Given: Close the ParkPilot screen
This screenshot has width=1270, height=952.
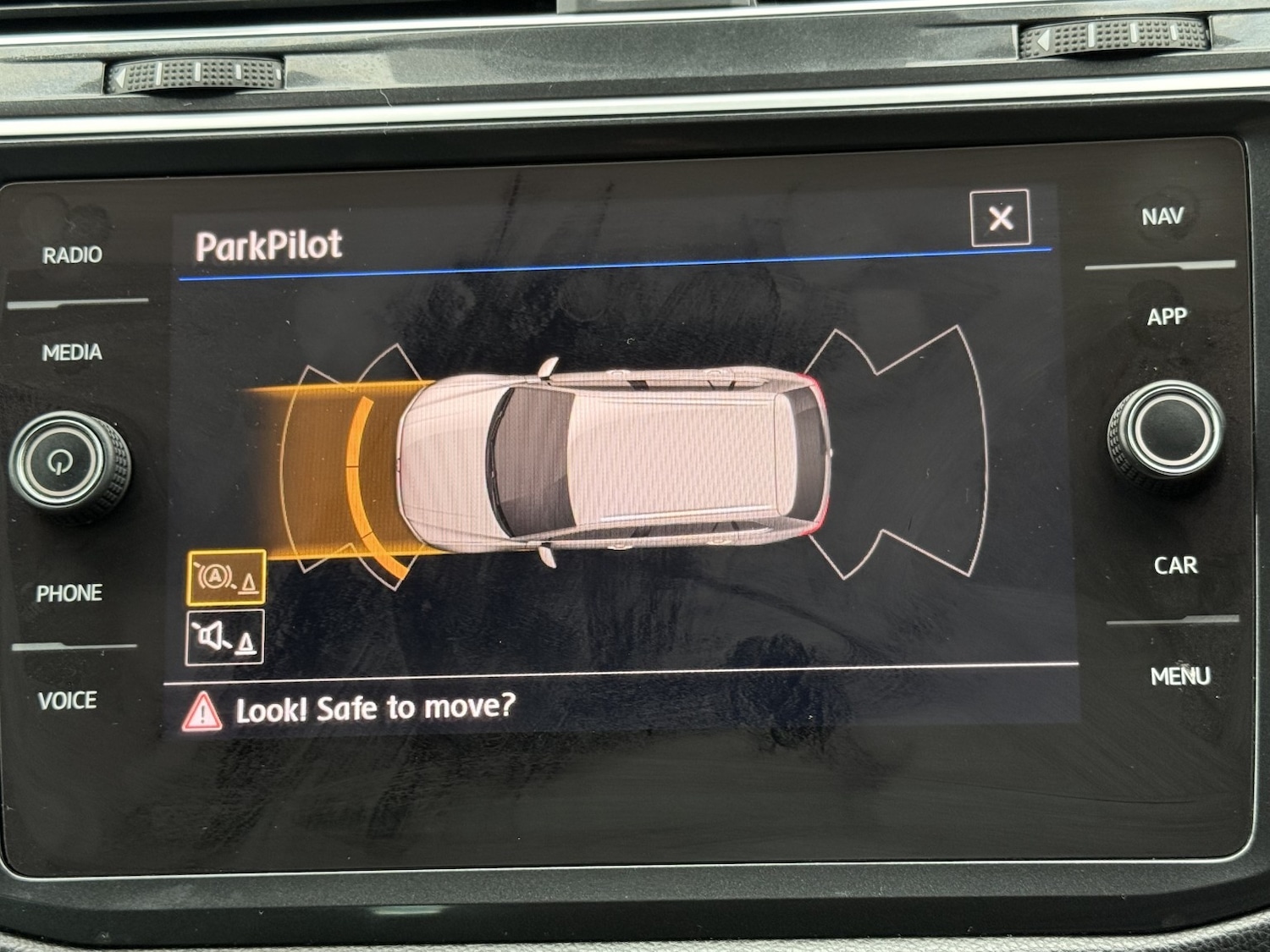Looking at the screenshot, I should click(1000, 218).
